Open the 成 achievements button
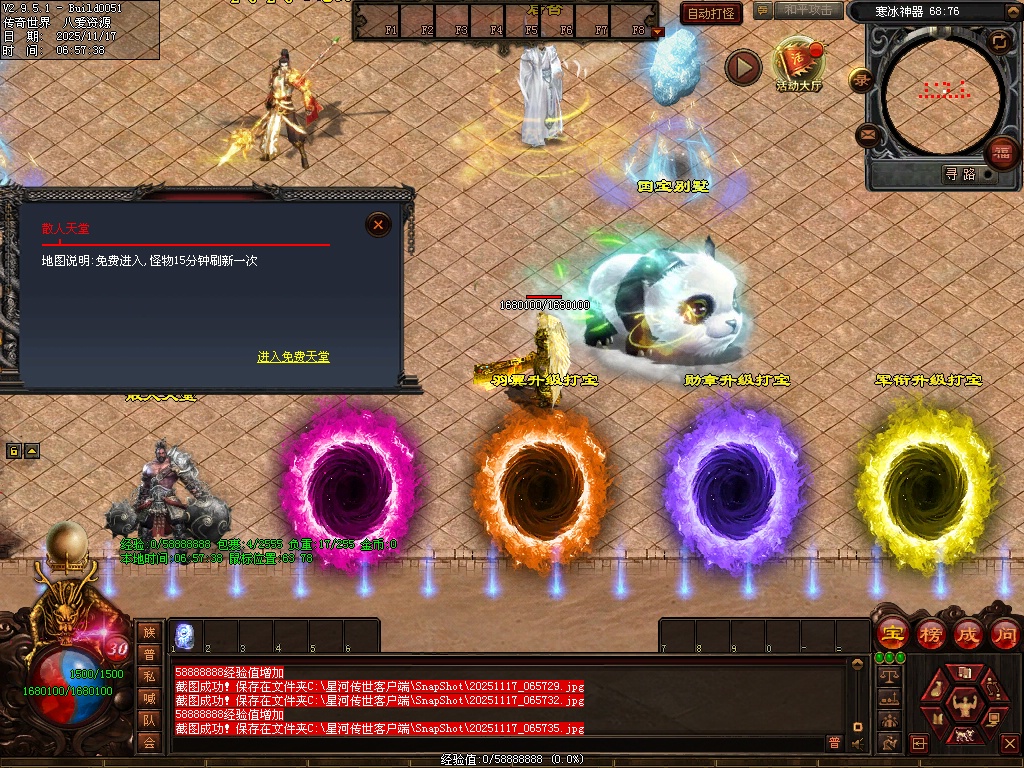Screen dimensions: 1024x768 pyautogui.click(x=967, y=634)
